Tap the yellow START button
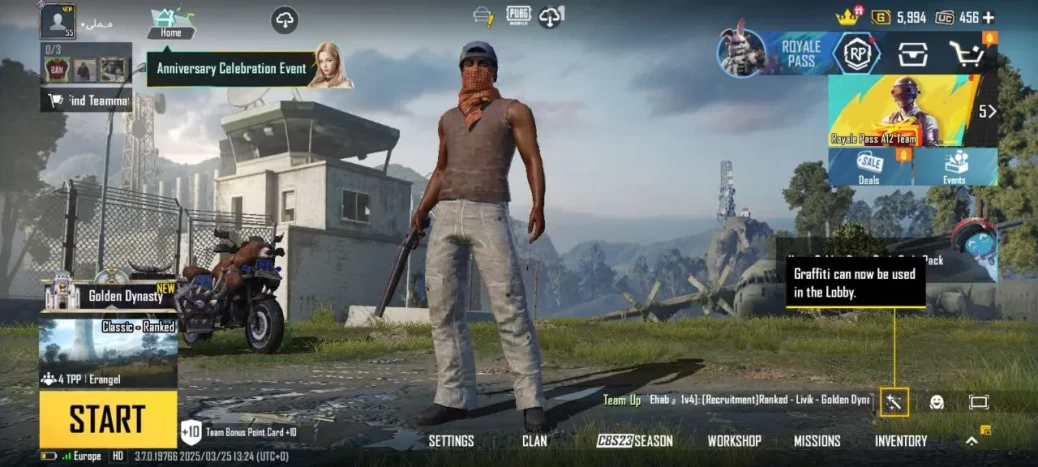 point(108,419)
